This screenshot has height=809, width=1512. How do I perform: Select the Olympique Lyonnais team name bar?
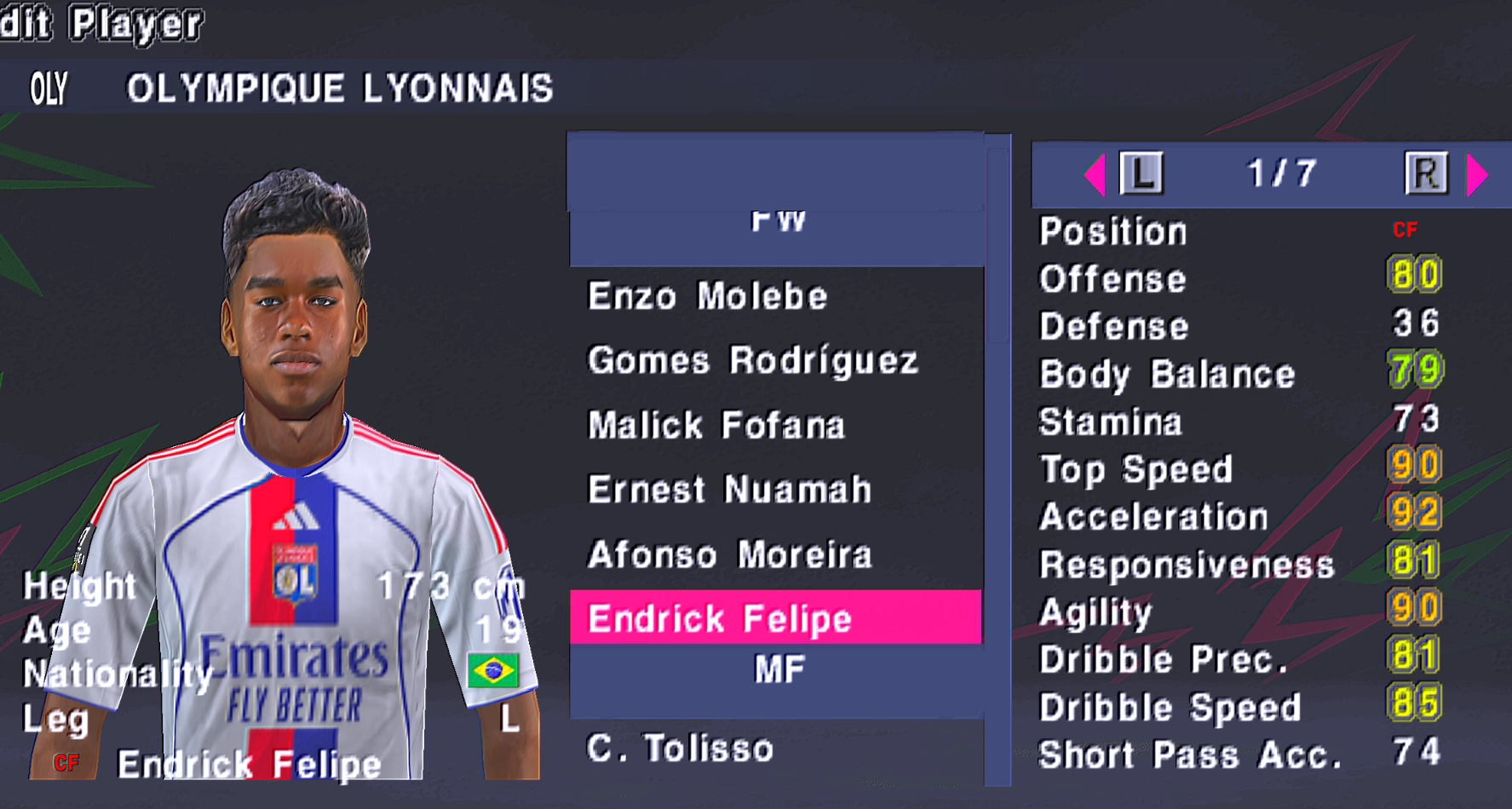click(339, 89)
